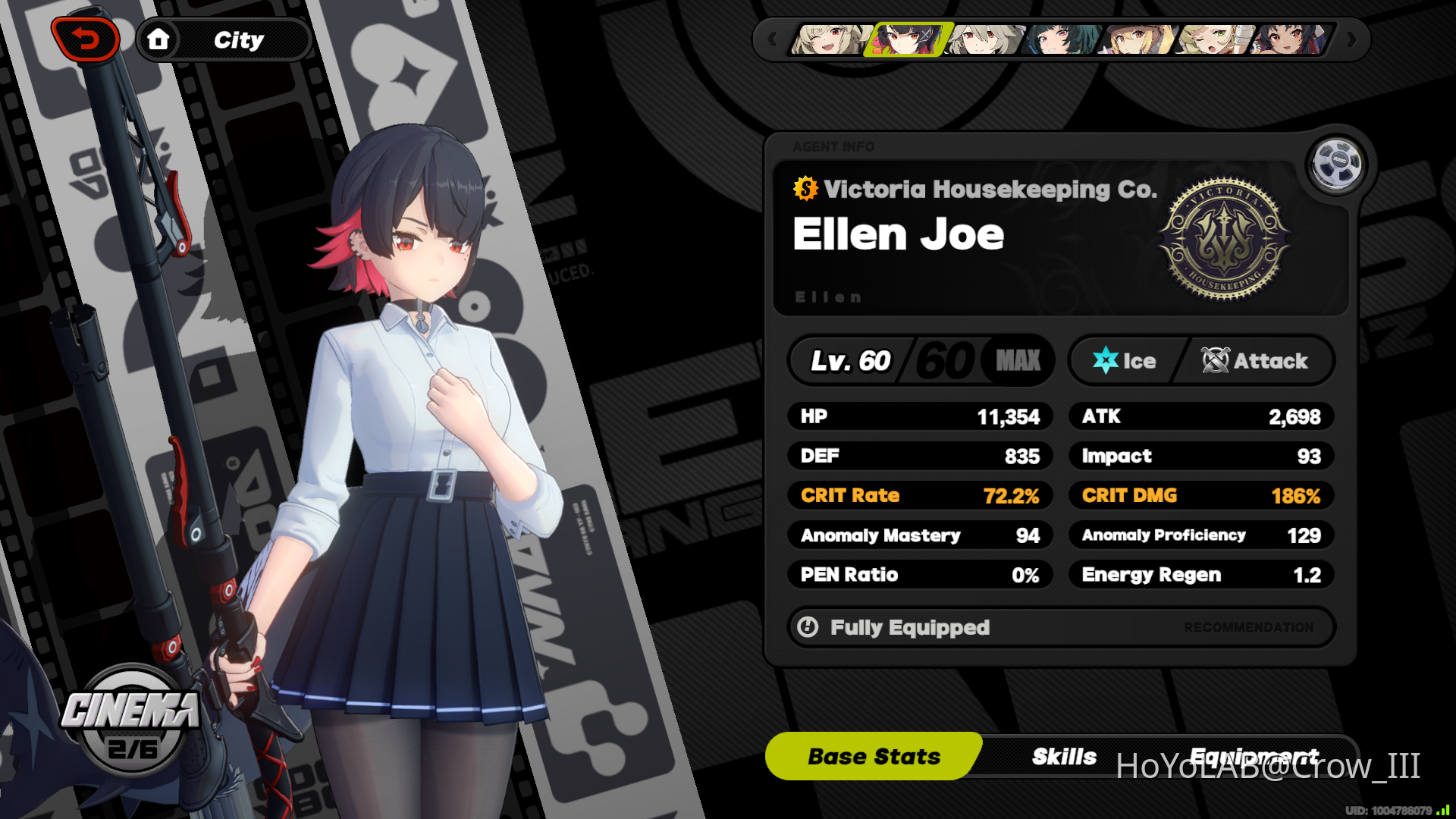Expand the roster with the left chevron
Image resolution: width=1456 pixels, height=819 pixels.
point(773,39)
